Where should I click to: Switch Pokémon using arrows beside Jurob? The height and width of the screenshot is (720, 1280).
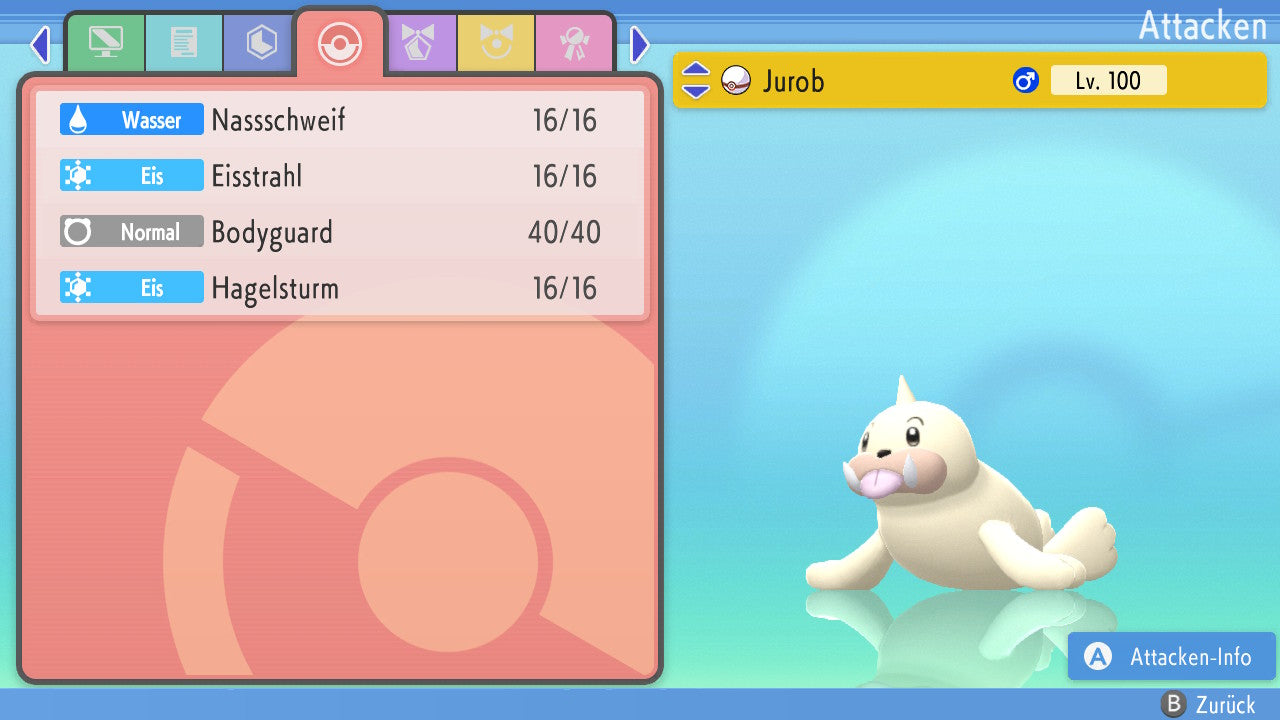696,80
